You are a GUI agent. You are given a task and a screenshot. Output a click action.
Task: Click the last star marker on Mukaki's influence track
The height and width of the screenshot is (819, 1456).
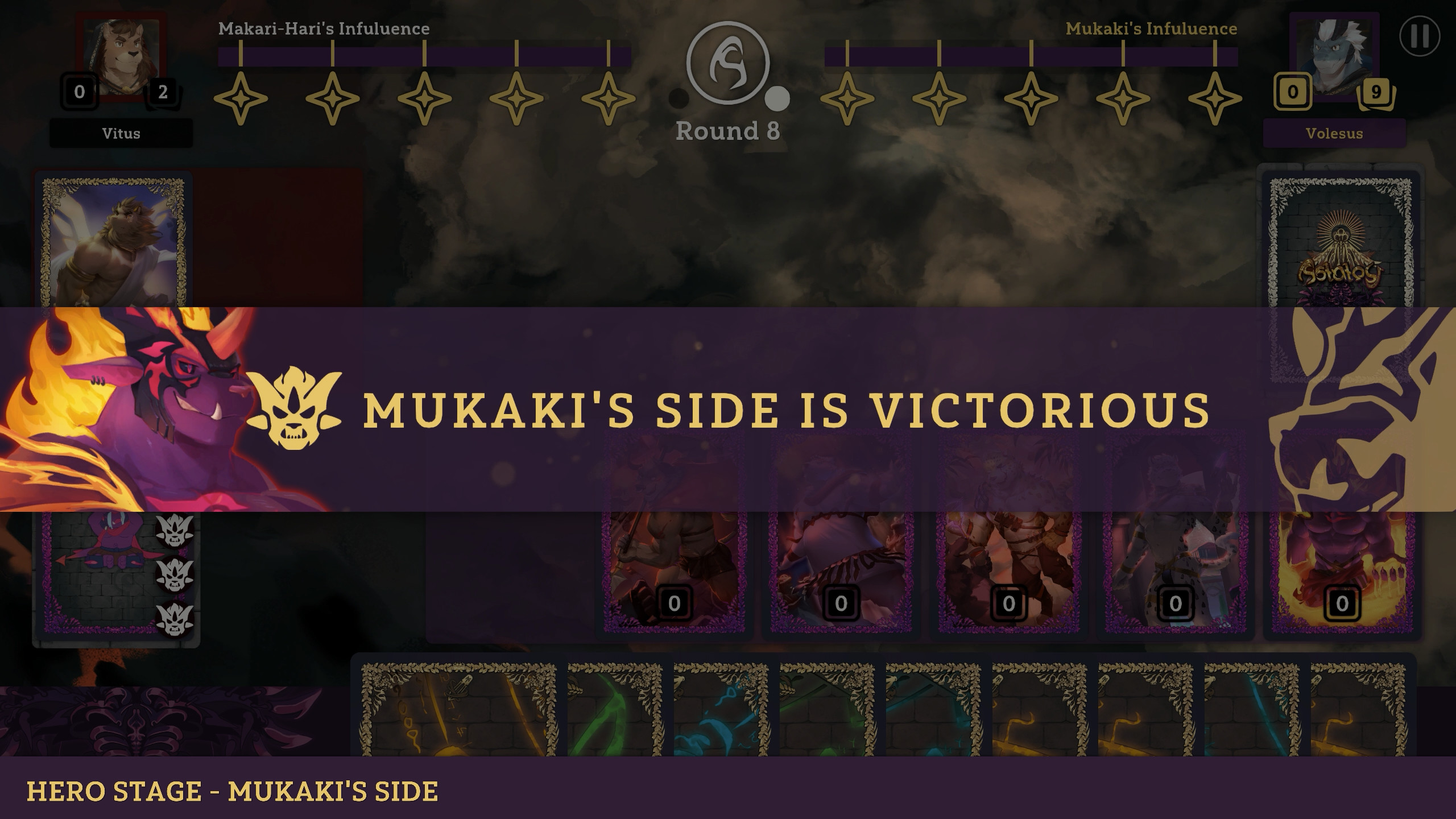1214,98
